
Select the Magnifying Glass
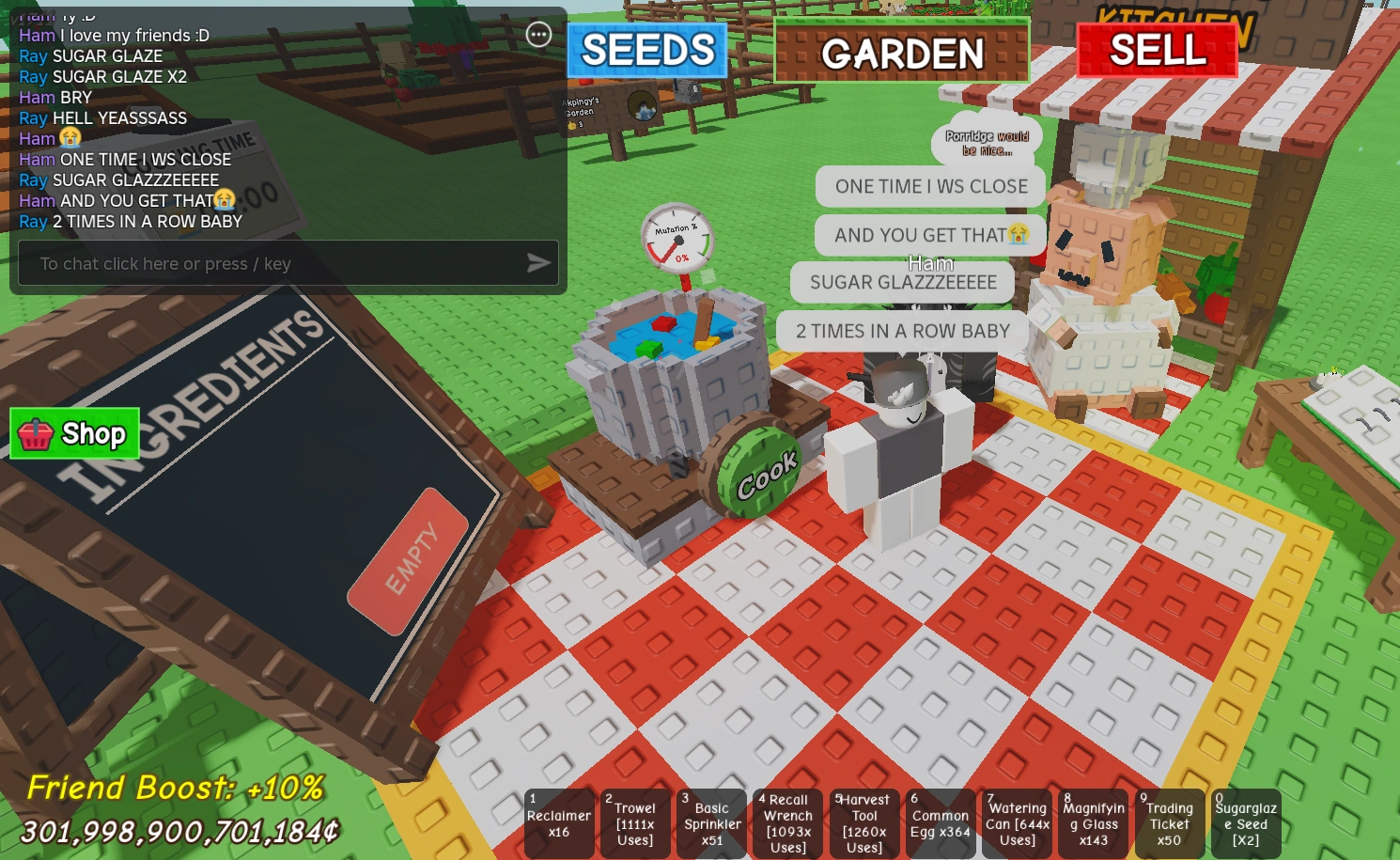click(x=1092, y=822)
